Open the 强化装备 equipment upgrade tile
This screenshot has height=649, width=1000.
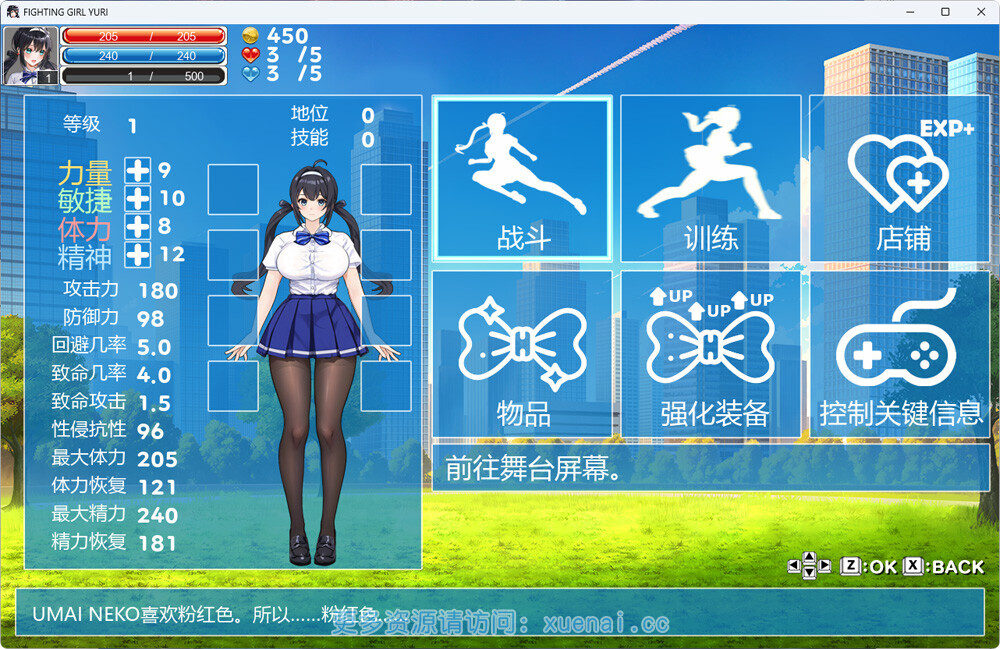[x=710, y=354]
